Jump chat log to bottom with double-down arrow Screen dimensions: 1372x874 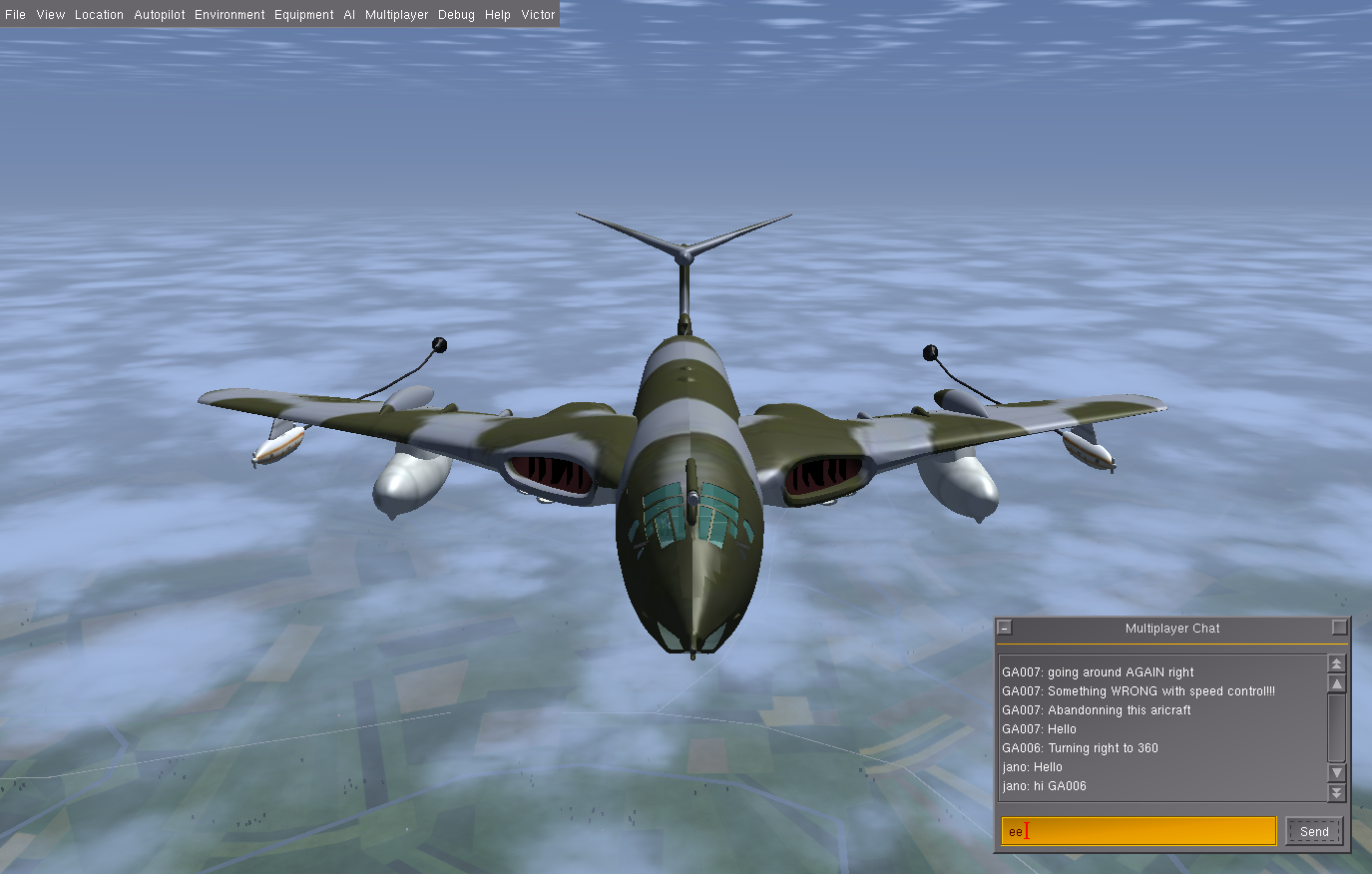pyautogui.click(x=1337, y=793)
